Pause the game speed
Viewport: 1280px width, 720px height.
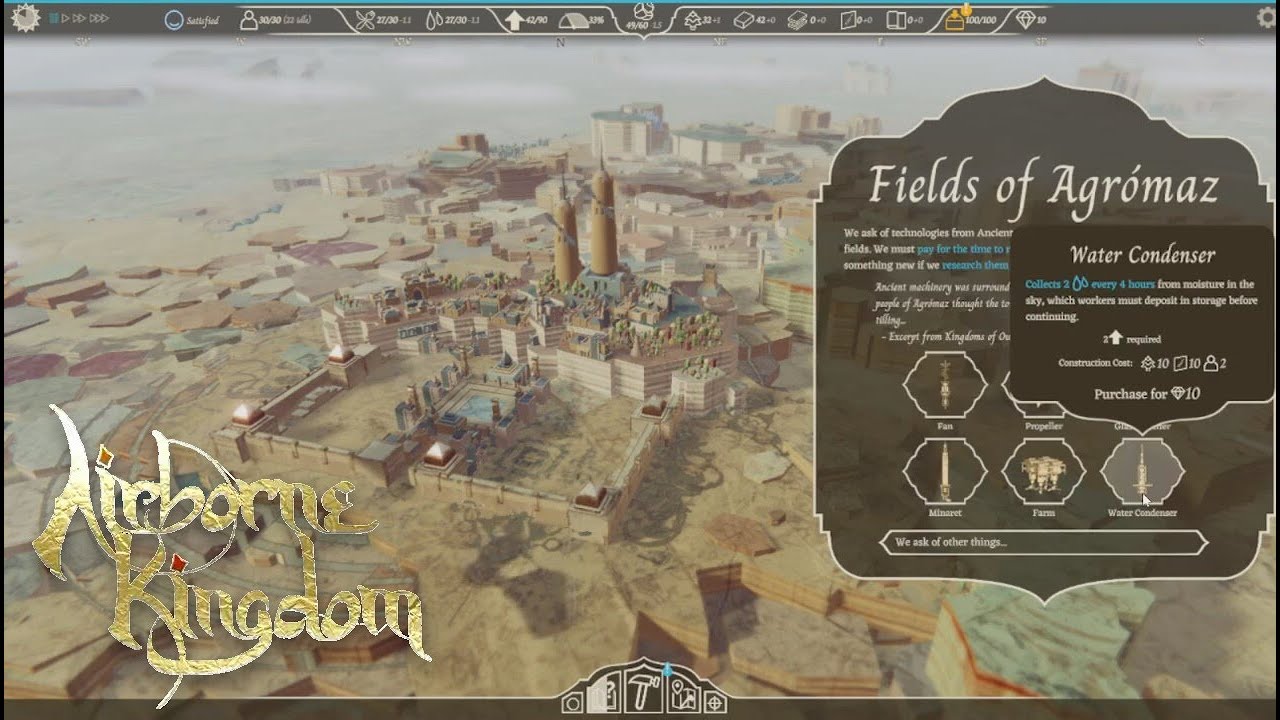point(54,19)
